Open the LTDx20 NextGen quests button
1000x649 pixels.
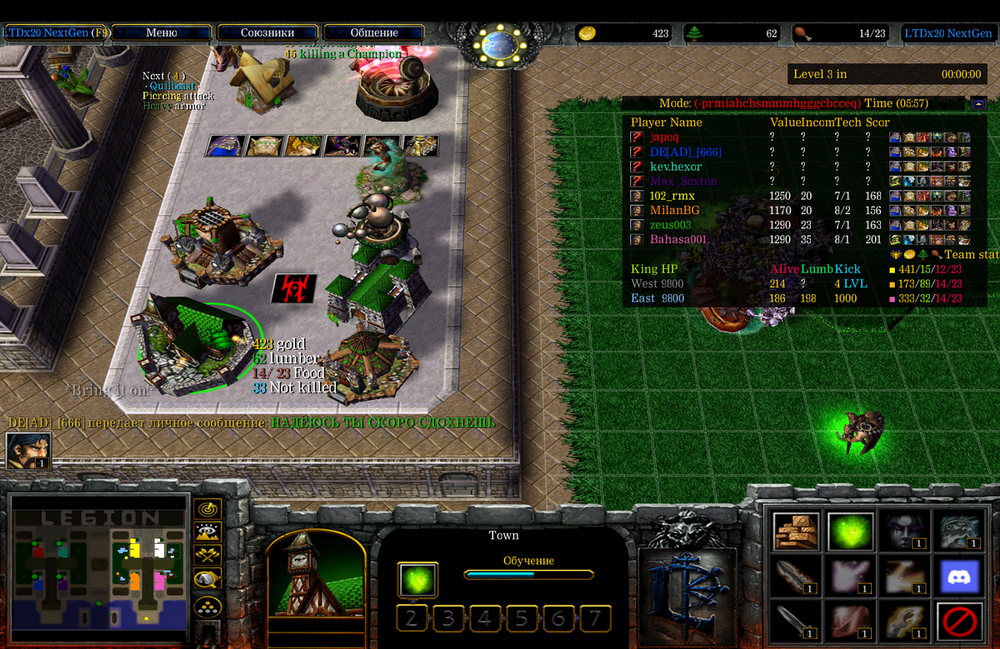point(56,33)
